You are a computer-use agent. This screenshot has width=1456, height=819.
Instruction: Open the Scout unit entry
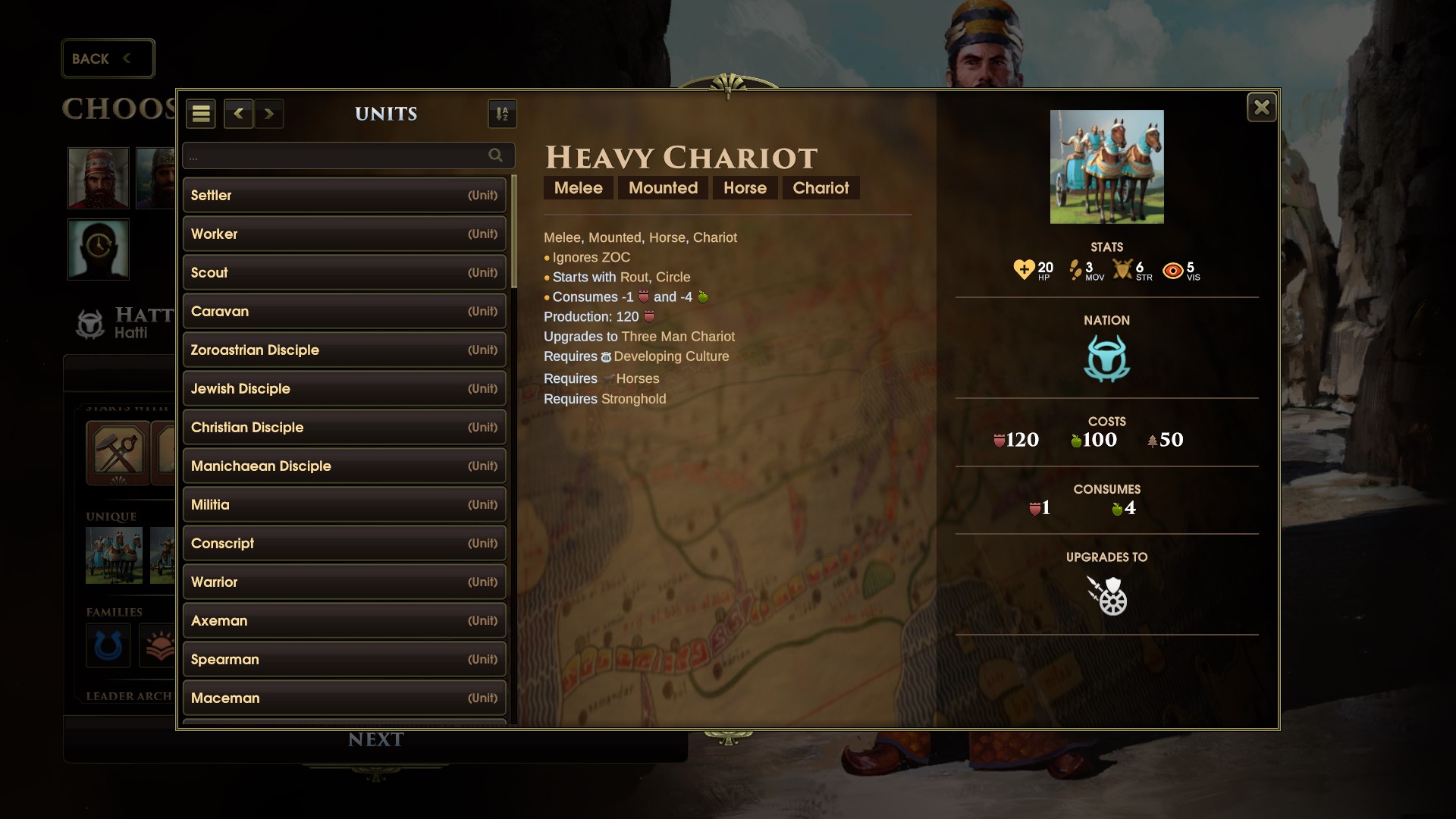344,272
